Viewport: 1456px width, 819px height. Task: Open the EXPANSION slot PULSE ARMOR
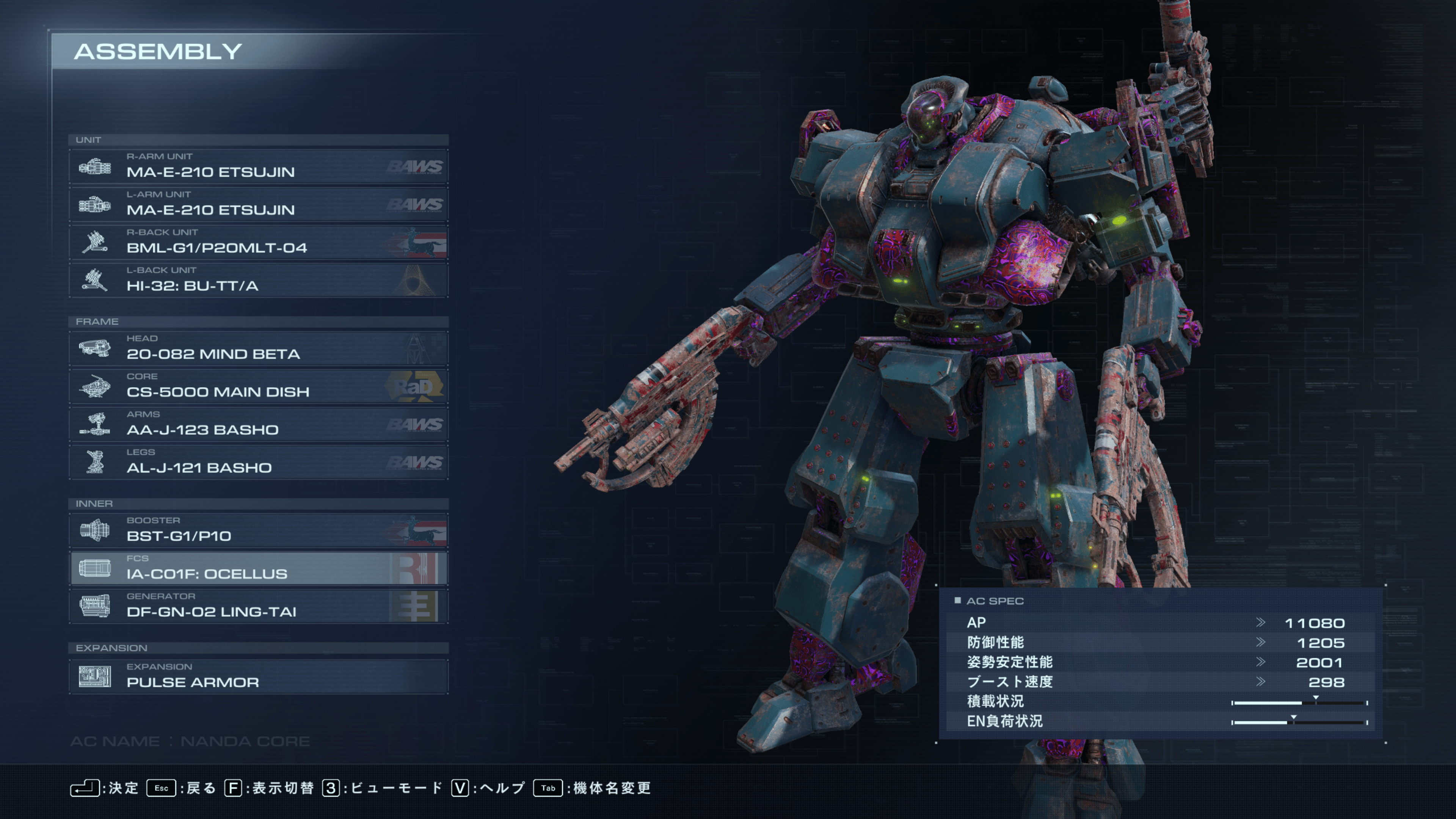tap(258, 676)
